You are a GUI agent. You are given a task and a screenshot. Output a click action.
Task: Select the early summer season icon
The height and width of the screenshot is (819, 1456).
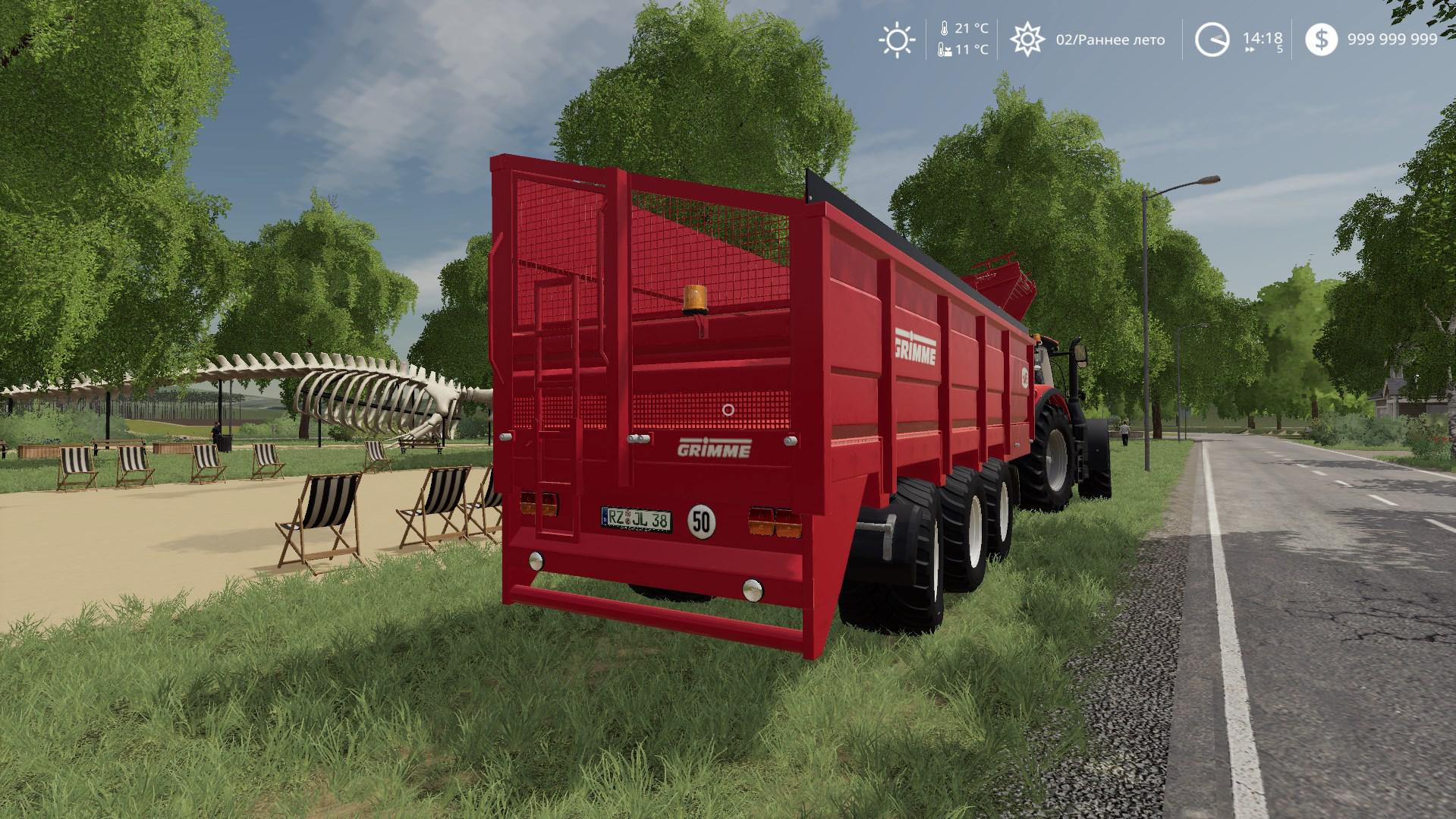coord(1027,39)
